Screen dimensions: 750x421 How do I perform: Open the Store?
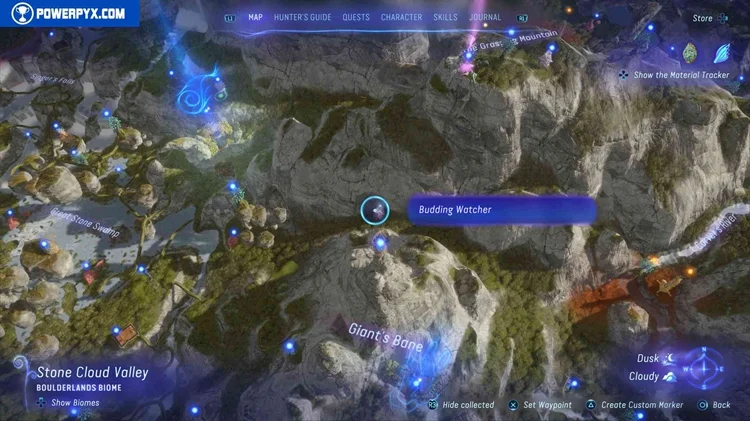point(703,18)
